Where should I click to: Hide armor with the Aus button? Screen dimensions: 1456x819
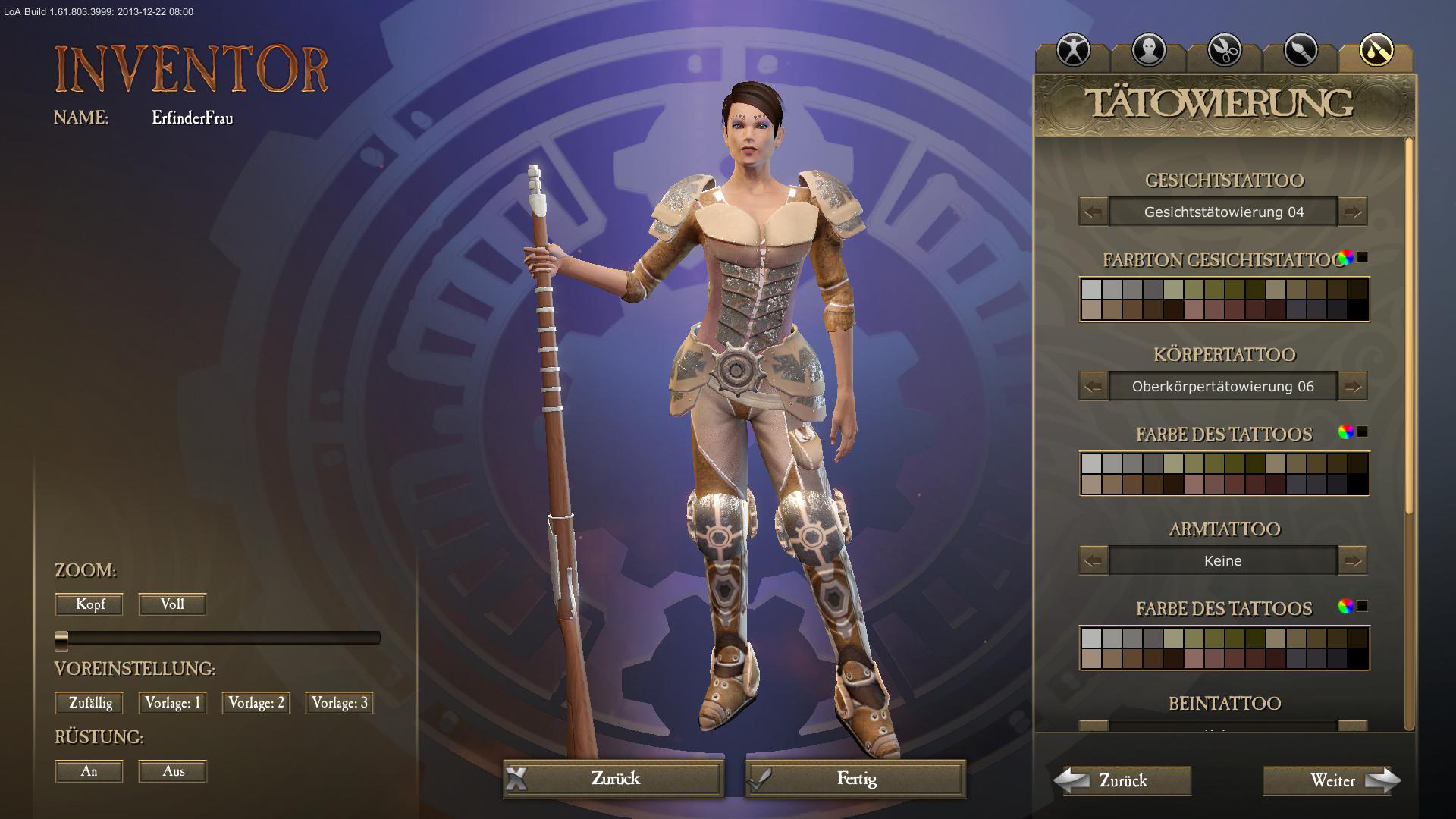[x=172, y=771]
